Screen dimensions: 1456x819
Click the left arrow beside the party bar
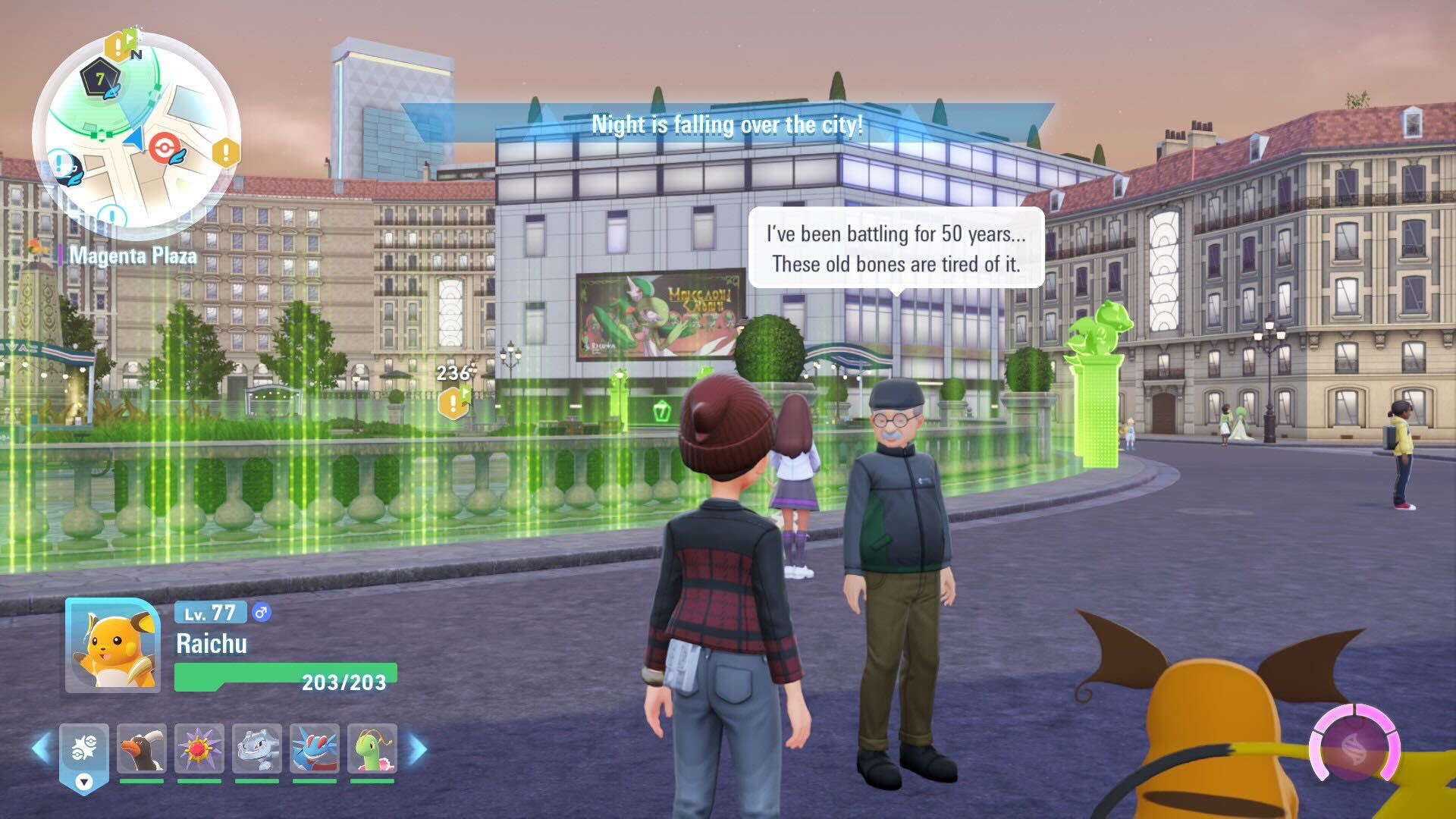[x=41, y=749]
